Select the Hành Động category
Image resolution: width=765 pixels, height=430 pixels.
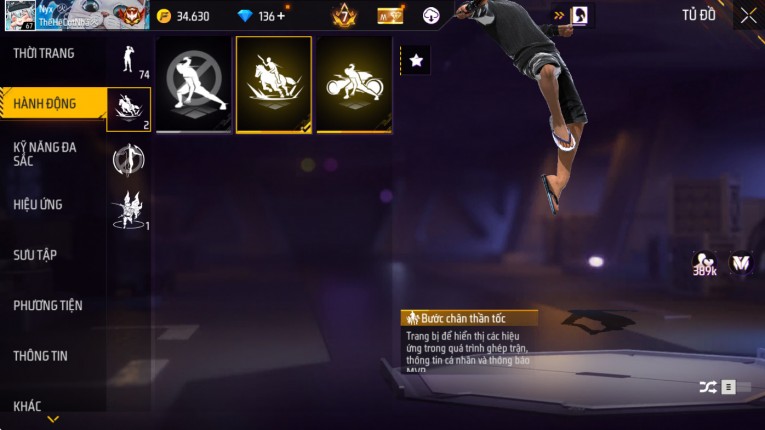tap(45, 104)
